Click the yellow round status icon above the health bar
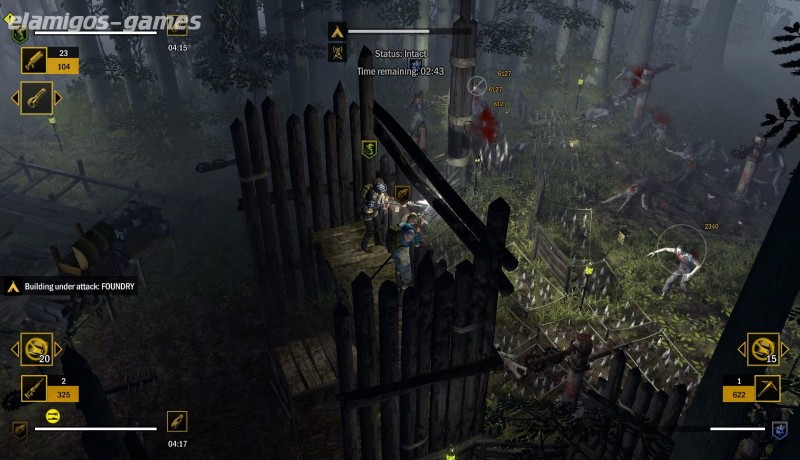Image resolution: width=800 pixels, height=460 pixels. 53,415
